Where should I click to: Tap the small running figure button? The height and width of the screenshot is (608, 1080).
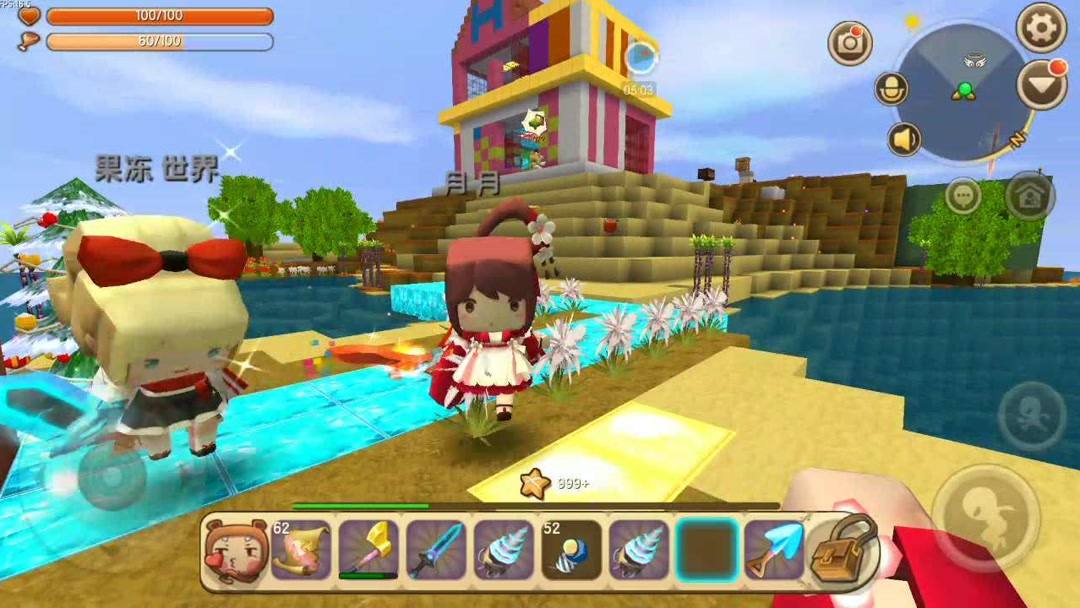[1031, 414]
